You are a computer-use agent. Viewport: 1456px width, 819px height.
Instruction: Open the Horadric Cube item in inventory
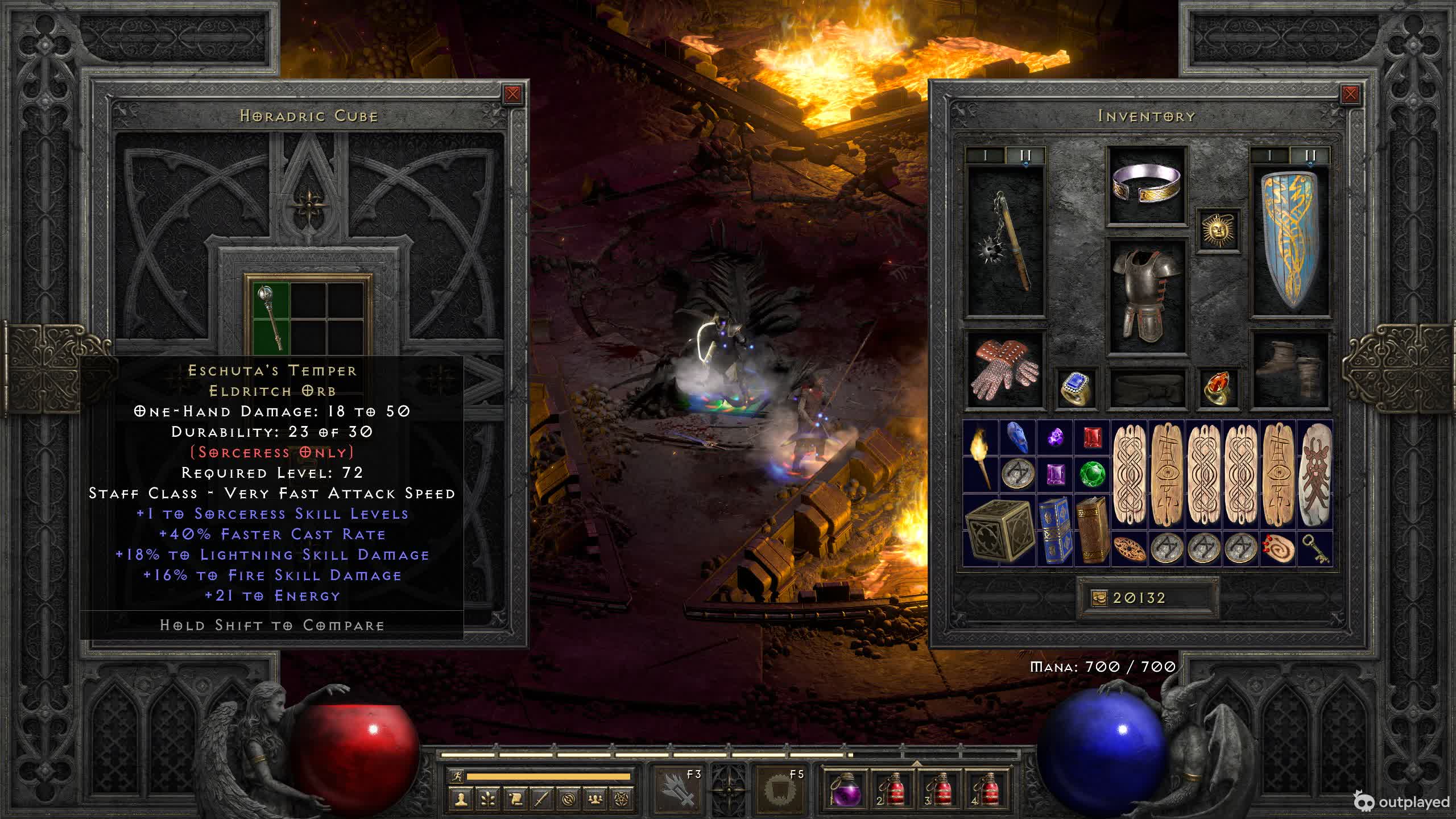[x=999, y=530]
